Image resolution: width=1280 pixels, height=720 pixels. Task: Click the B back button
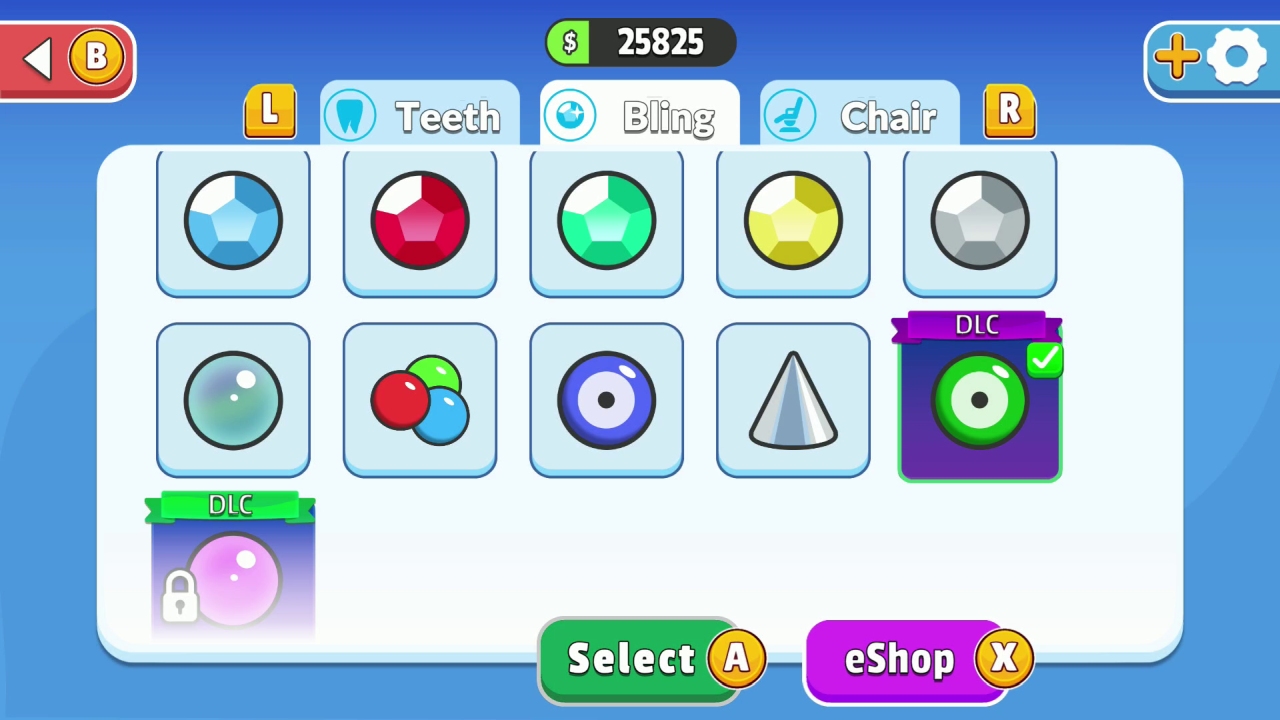pyautogui.click(x=66, y=57)
